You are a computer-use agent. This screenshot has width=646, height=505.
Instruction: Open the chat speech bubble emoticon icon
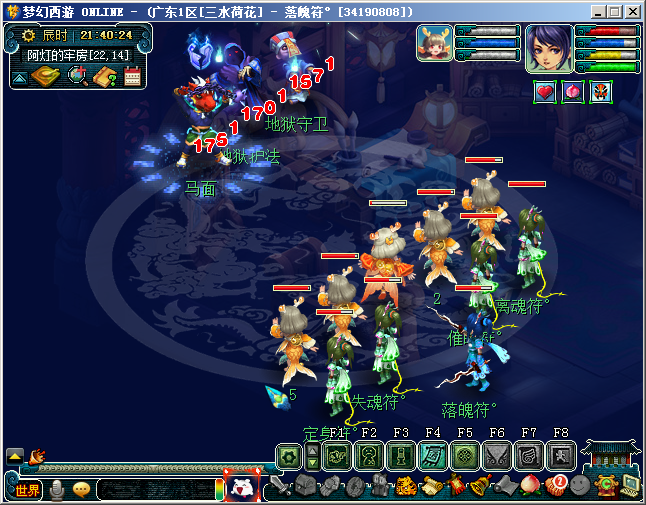point(81,489)
